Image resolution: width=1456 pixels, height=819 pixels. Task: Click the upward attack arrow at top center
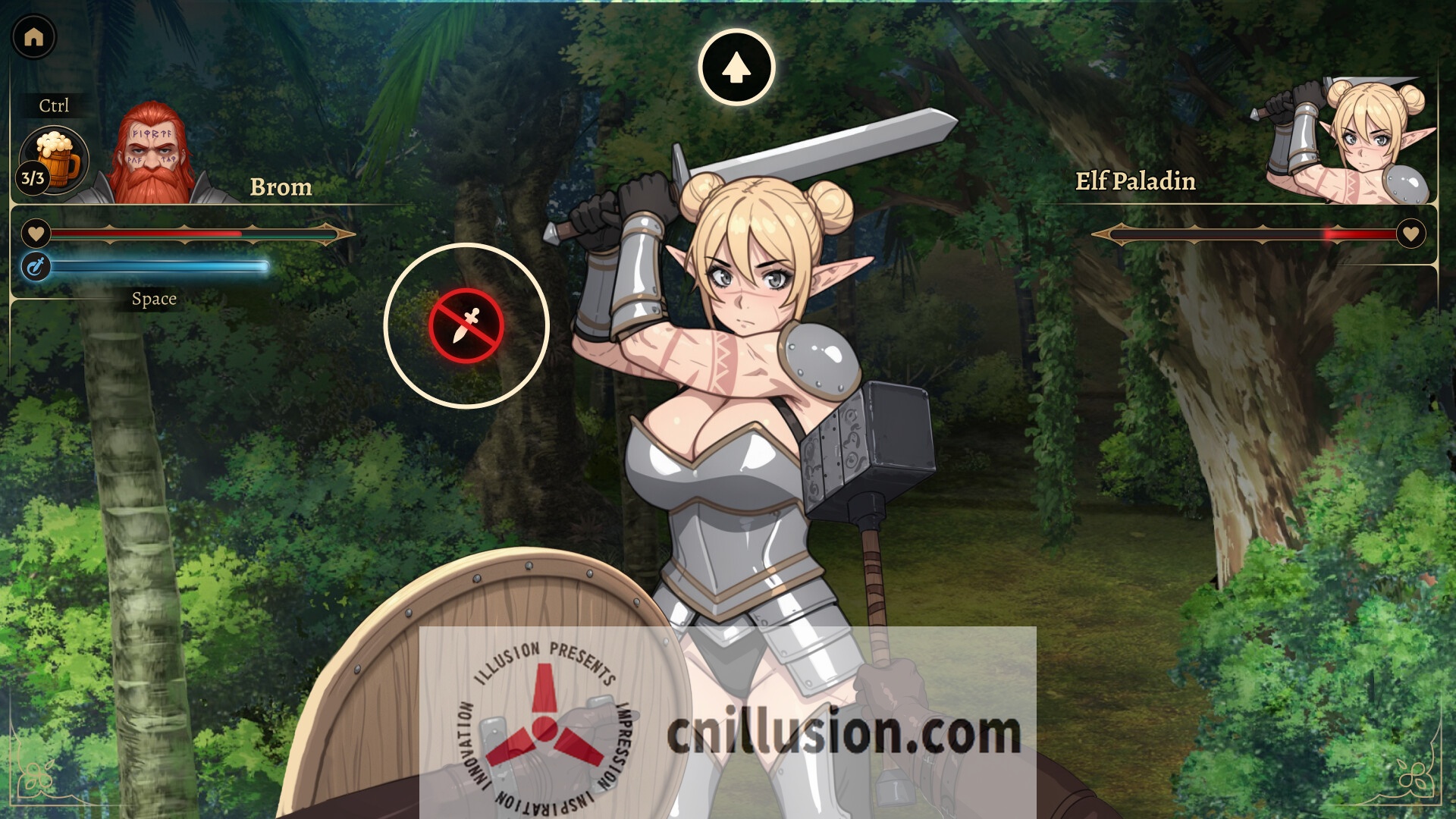pyautogui.click(x=736, y=67)
